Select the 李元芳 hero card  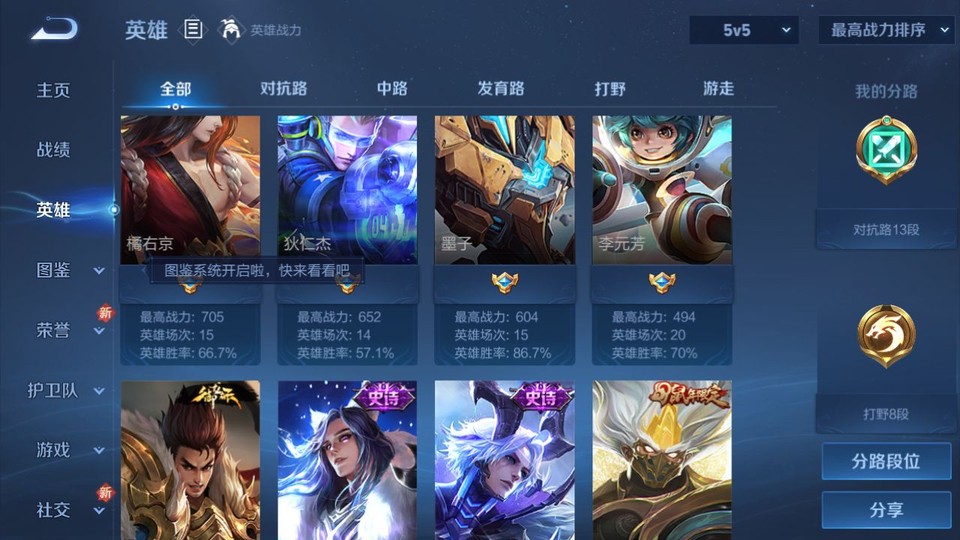[661, 190]
